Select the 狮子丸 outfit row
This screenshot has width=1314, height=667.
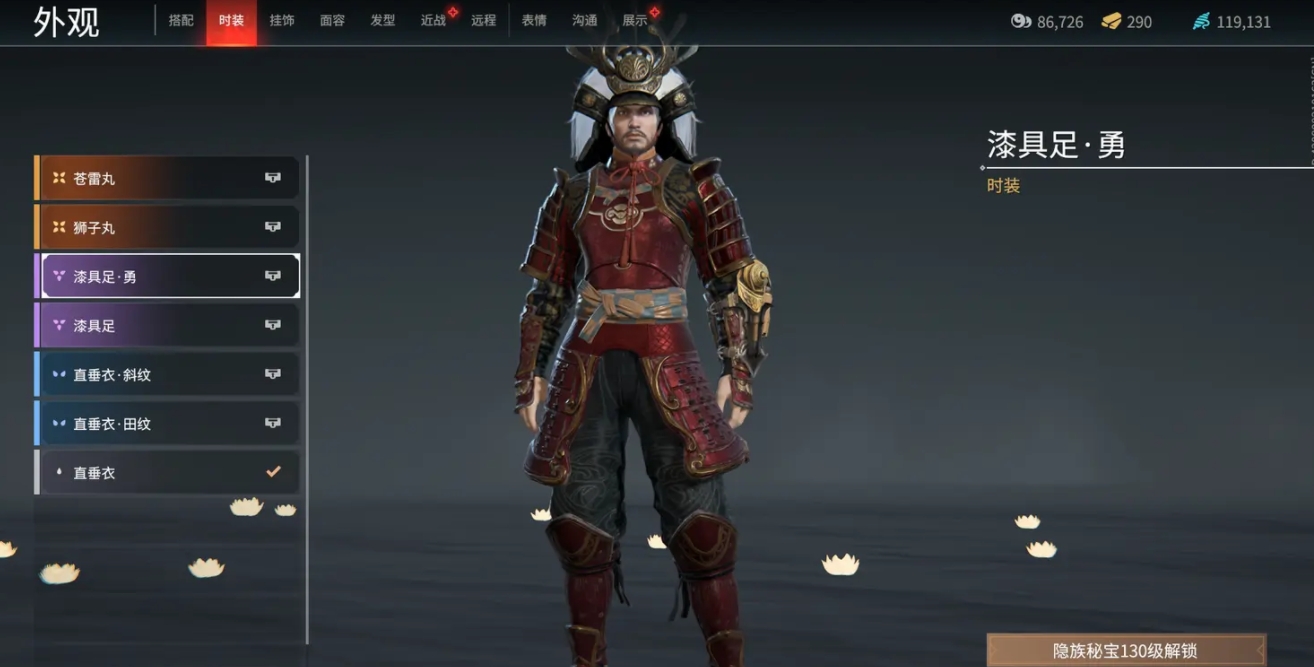[x=168, y=227]
